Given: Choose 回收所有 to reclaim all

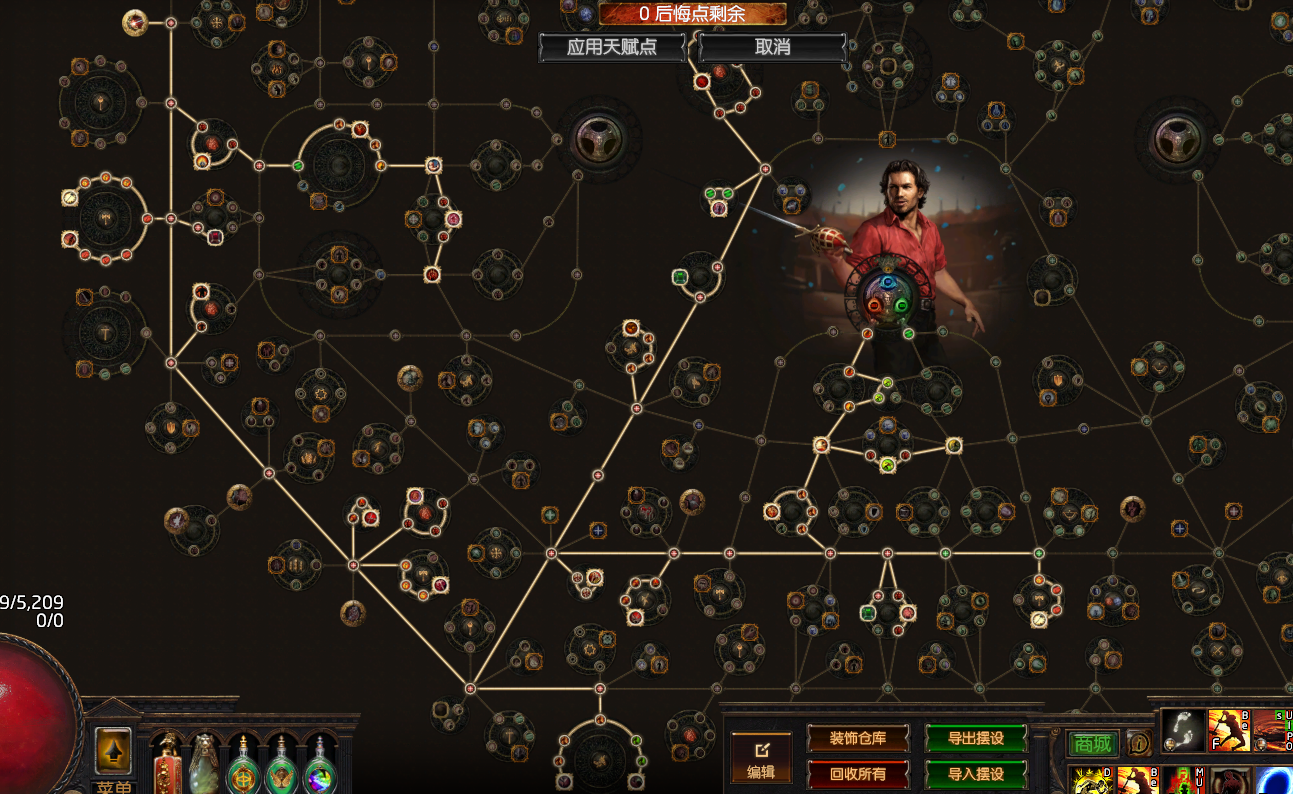Looking at the screenshot, I should [857, 773].
